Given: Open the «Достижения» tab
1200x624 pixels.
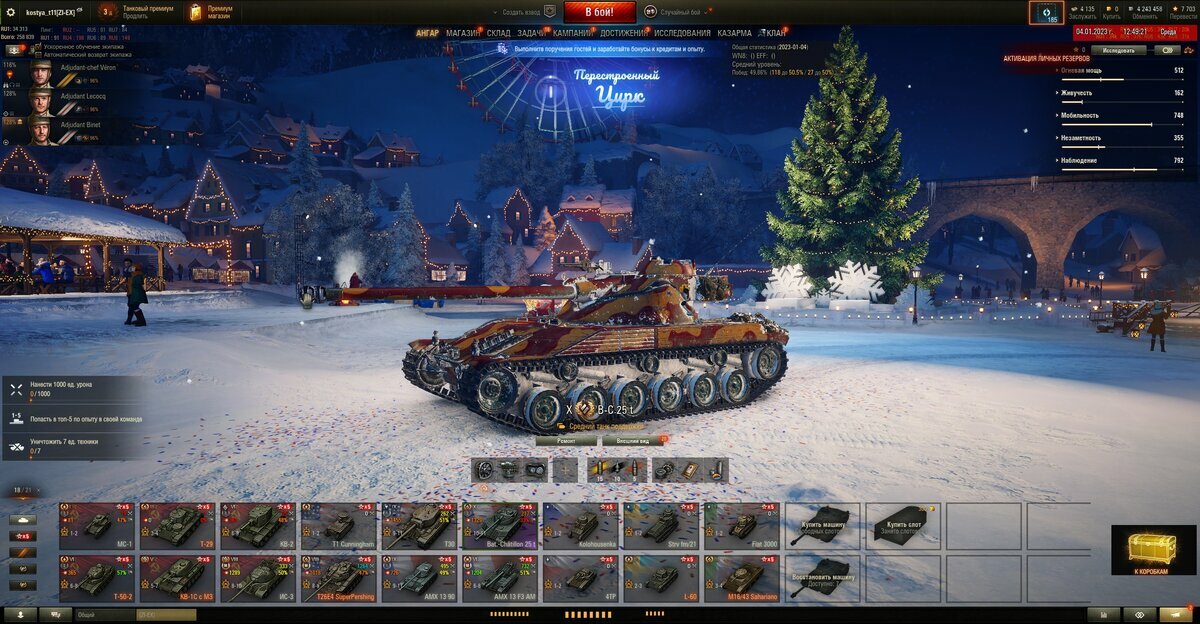Looking at the screenshot, I should coord(623,33).
